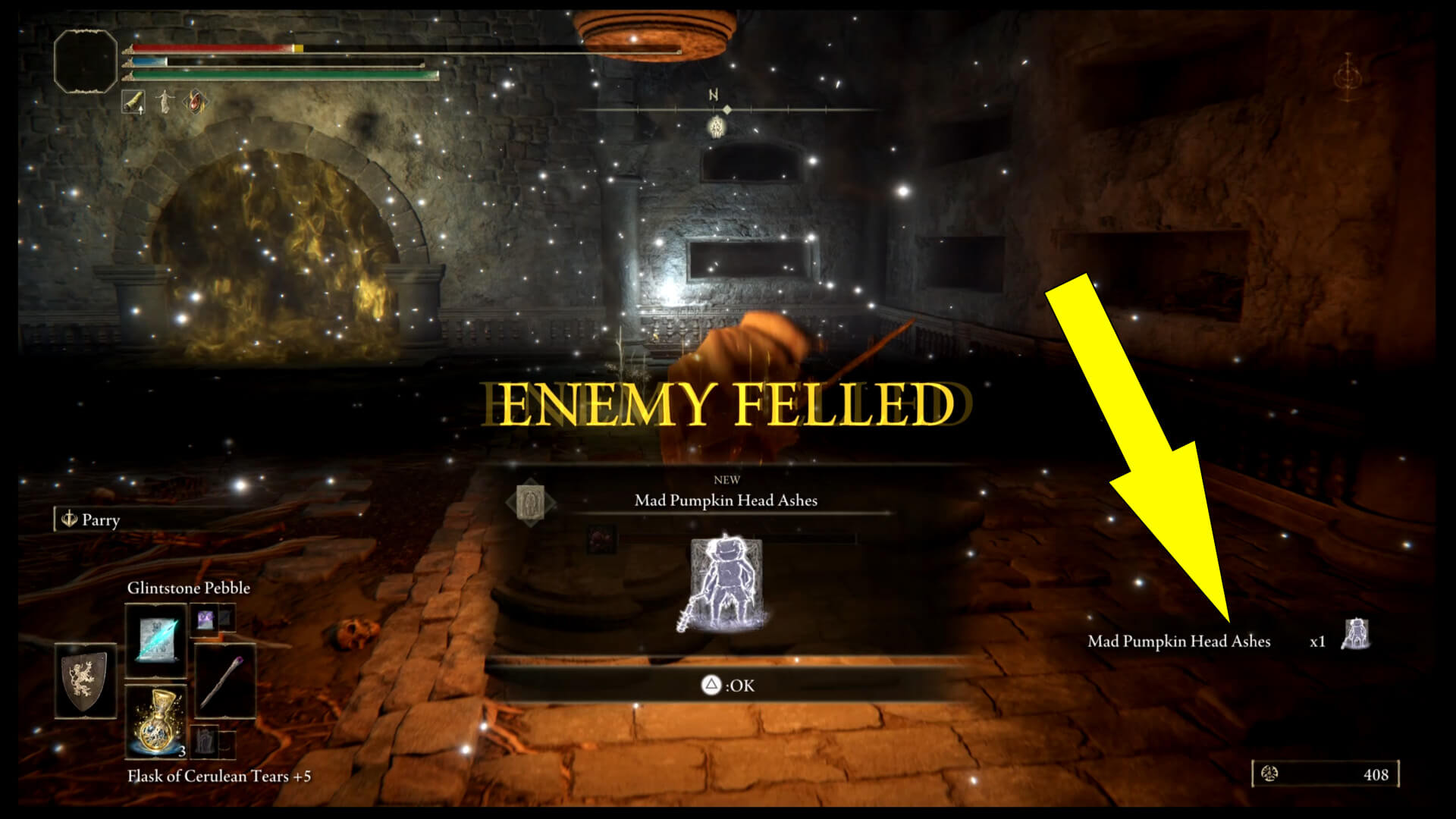Click the upward-arrow equipped item status icon
Screen dimensions: 1456x819
[133, 101]
